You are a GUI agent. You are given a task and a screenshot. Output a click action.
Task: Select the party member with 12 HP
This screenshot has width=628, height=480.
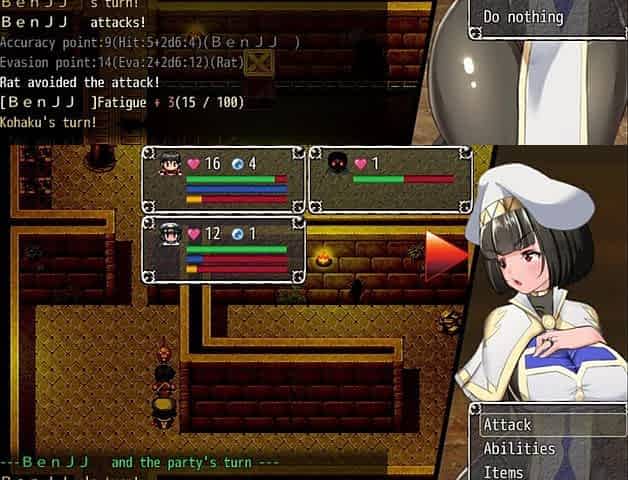pyautogui.click(x=223, y=249)
